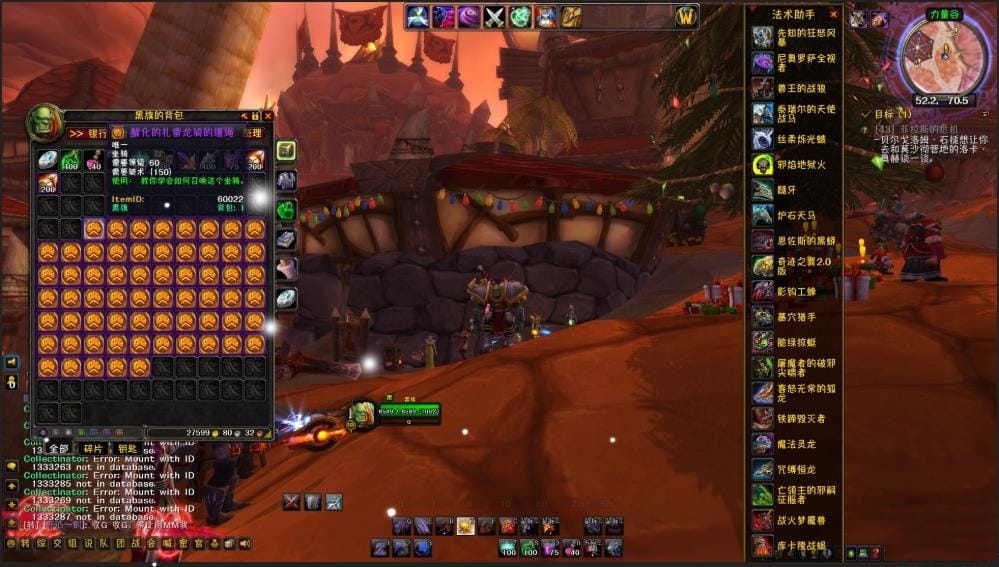Expand the 目标 objective tracker header
Viewport: 999px width, 567px height.
(x=889, y=114)
